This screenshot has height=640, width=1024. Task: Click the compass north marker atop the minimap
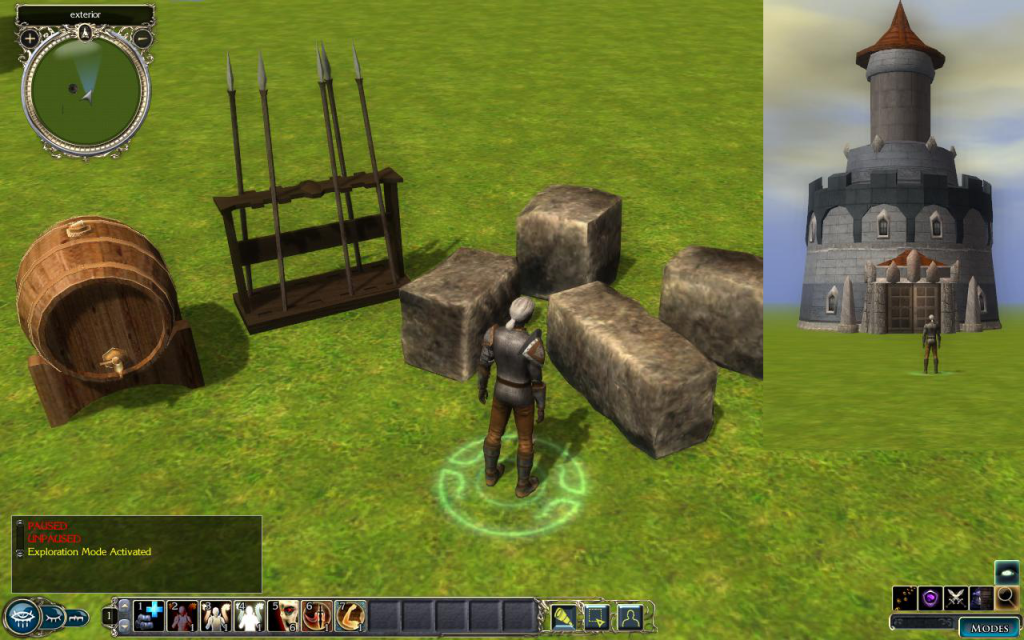pos(86,31)
